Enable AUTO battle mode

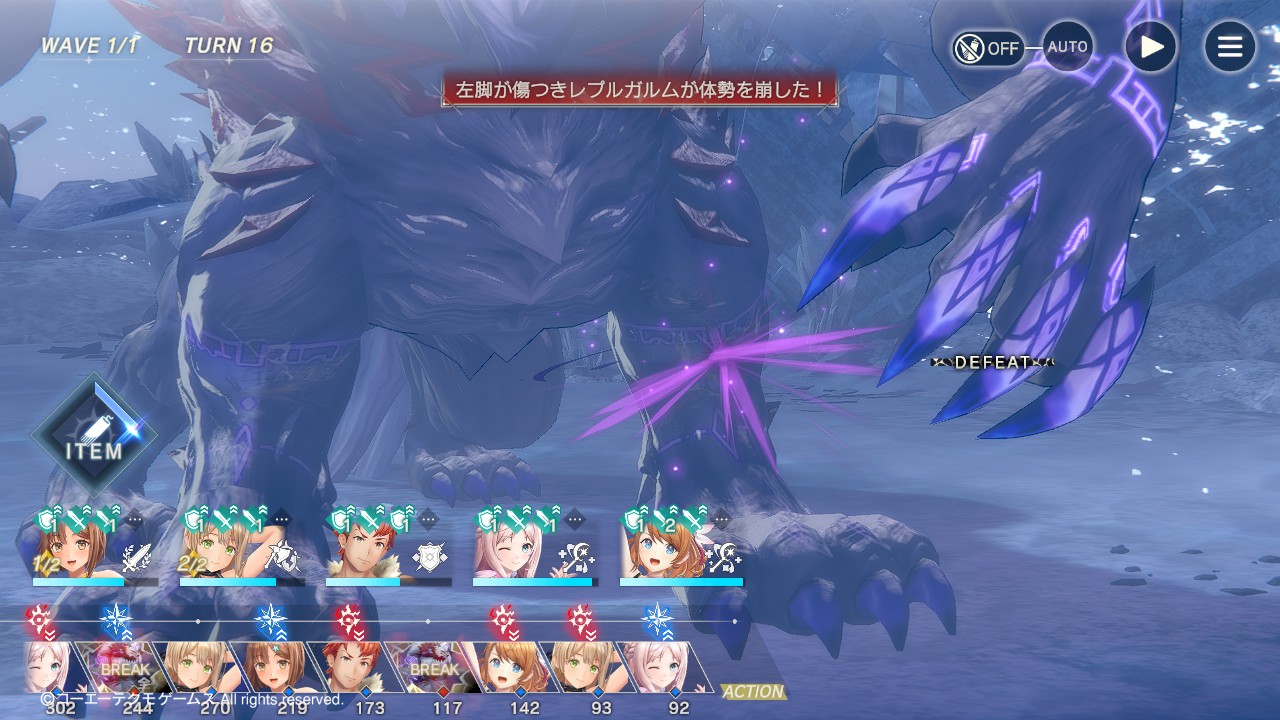tap(1067, 47)
